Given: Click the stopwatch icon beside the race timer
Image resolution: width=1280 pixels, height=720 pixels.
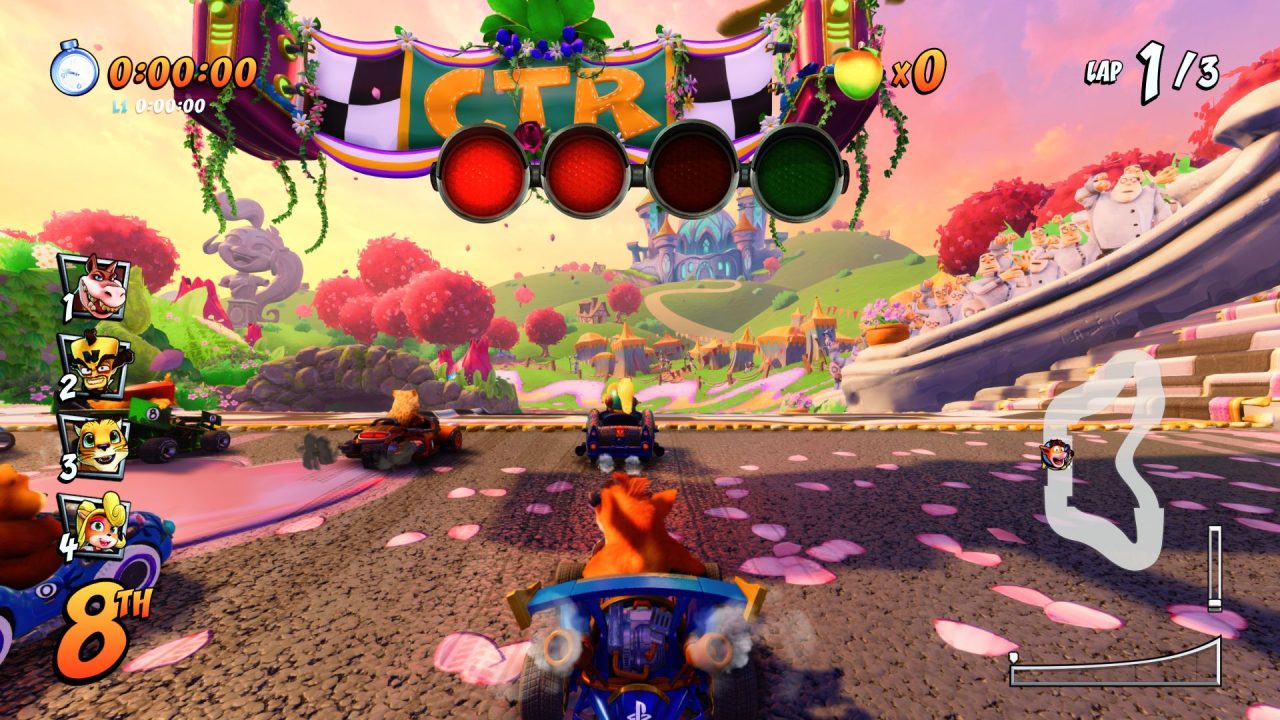Looking at the screenshot, I should click(75, 69).
